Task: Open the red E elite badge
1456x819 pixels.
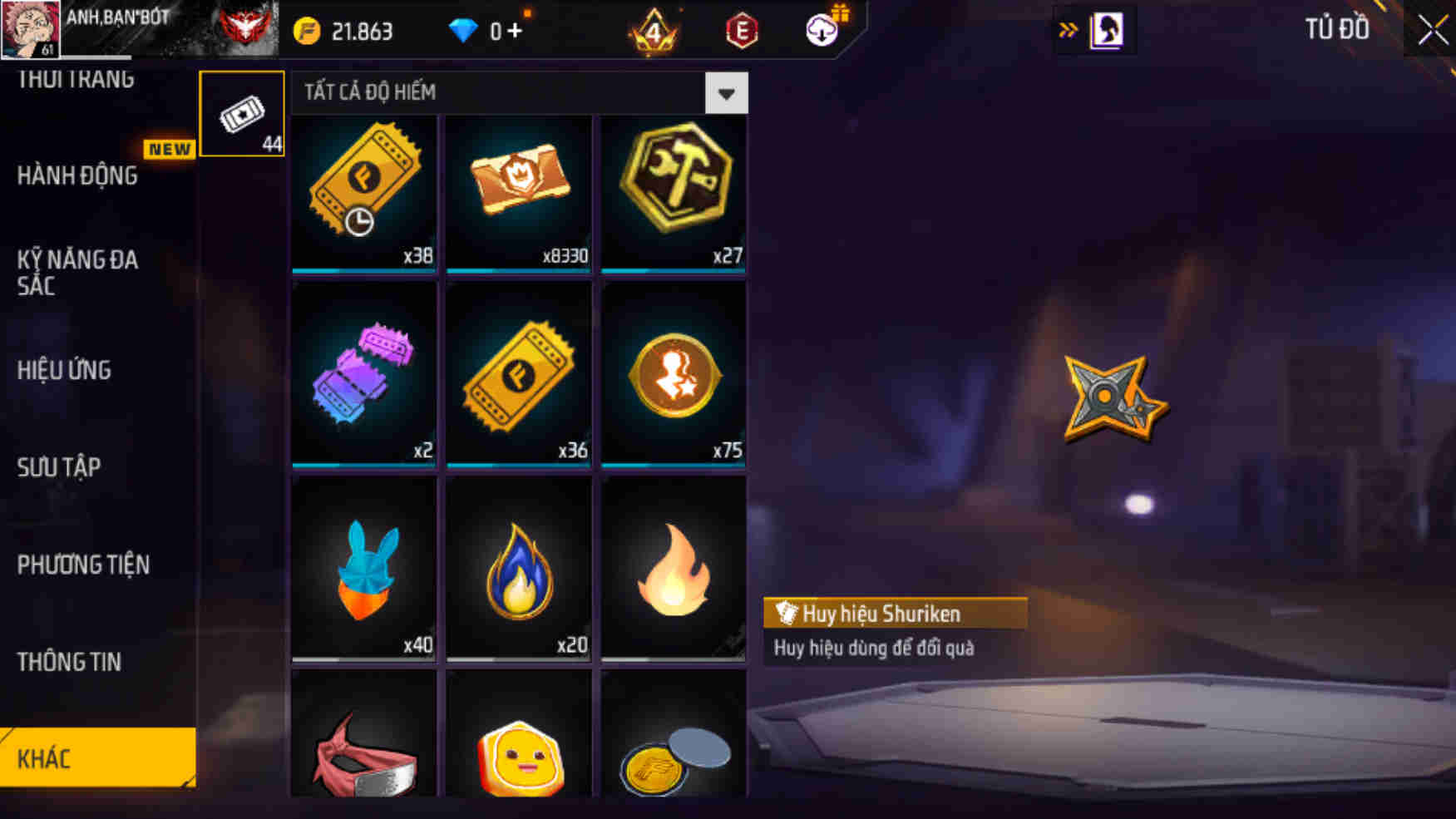Action: click(x=743, y=32)
